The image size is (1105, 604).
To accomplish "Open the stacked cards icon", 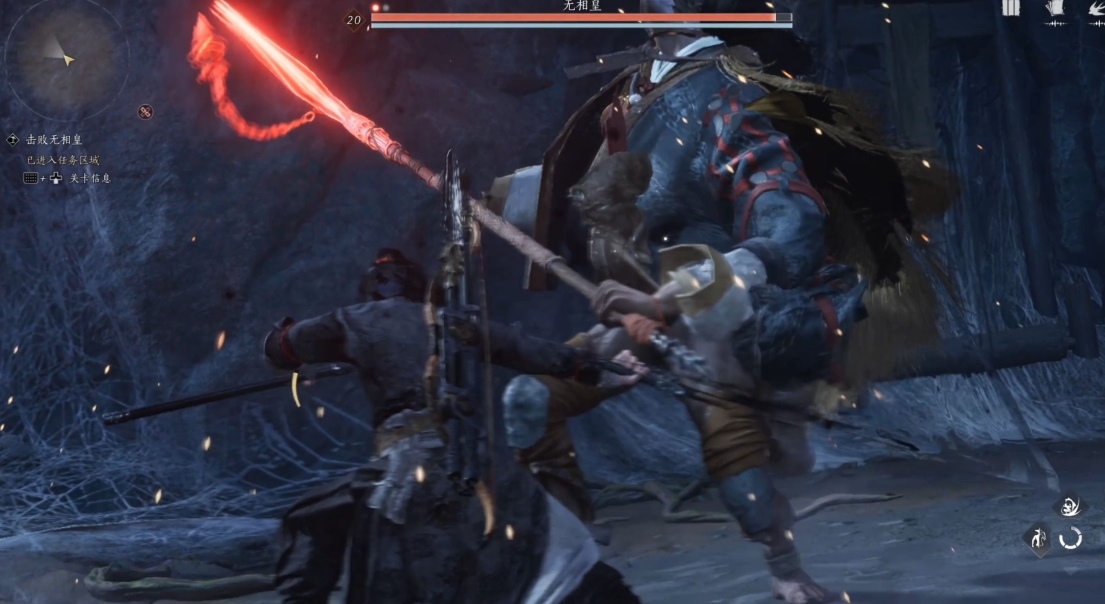I will coord(1054,11).
